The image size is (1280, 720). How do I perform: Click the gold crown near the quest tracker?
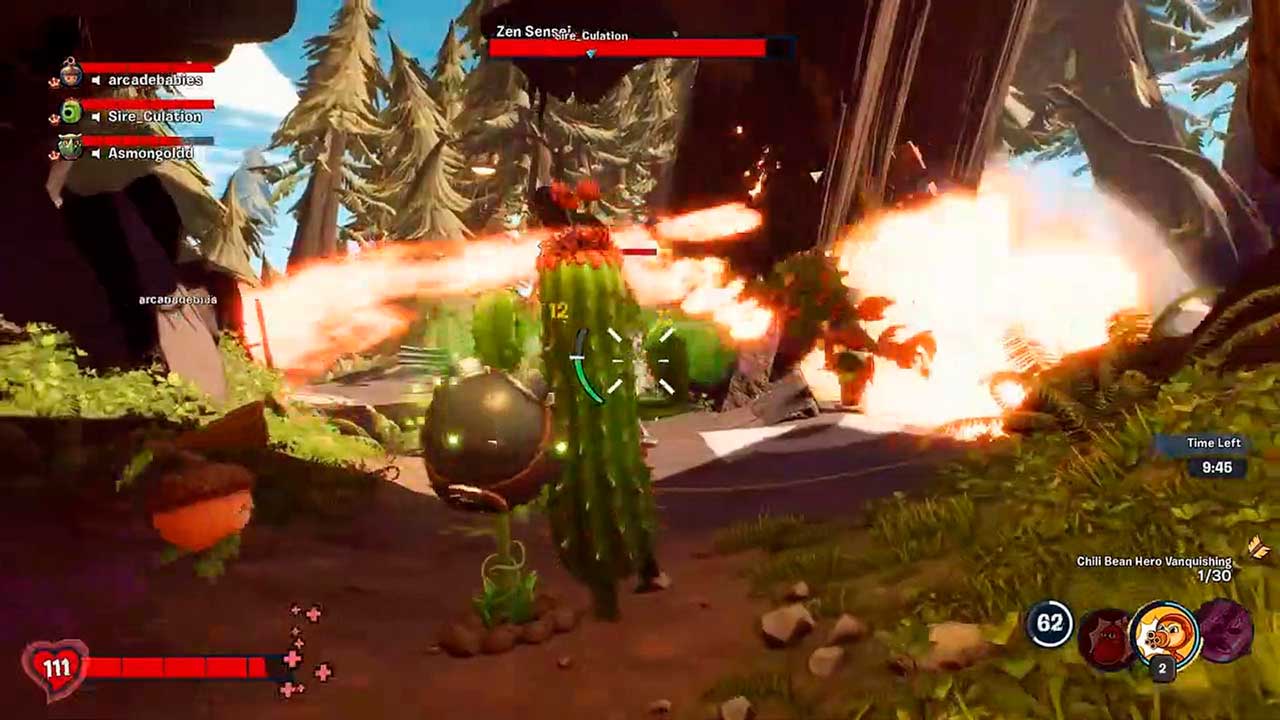(x=1258, y=546)
